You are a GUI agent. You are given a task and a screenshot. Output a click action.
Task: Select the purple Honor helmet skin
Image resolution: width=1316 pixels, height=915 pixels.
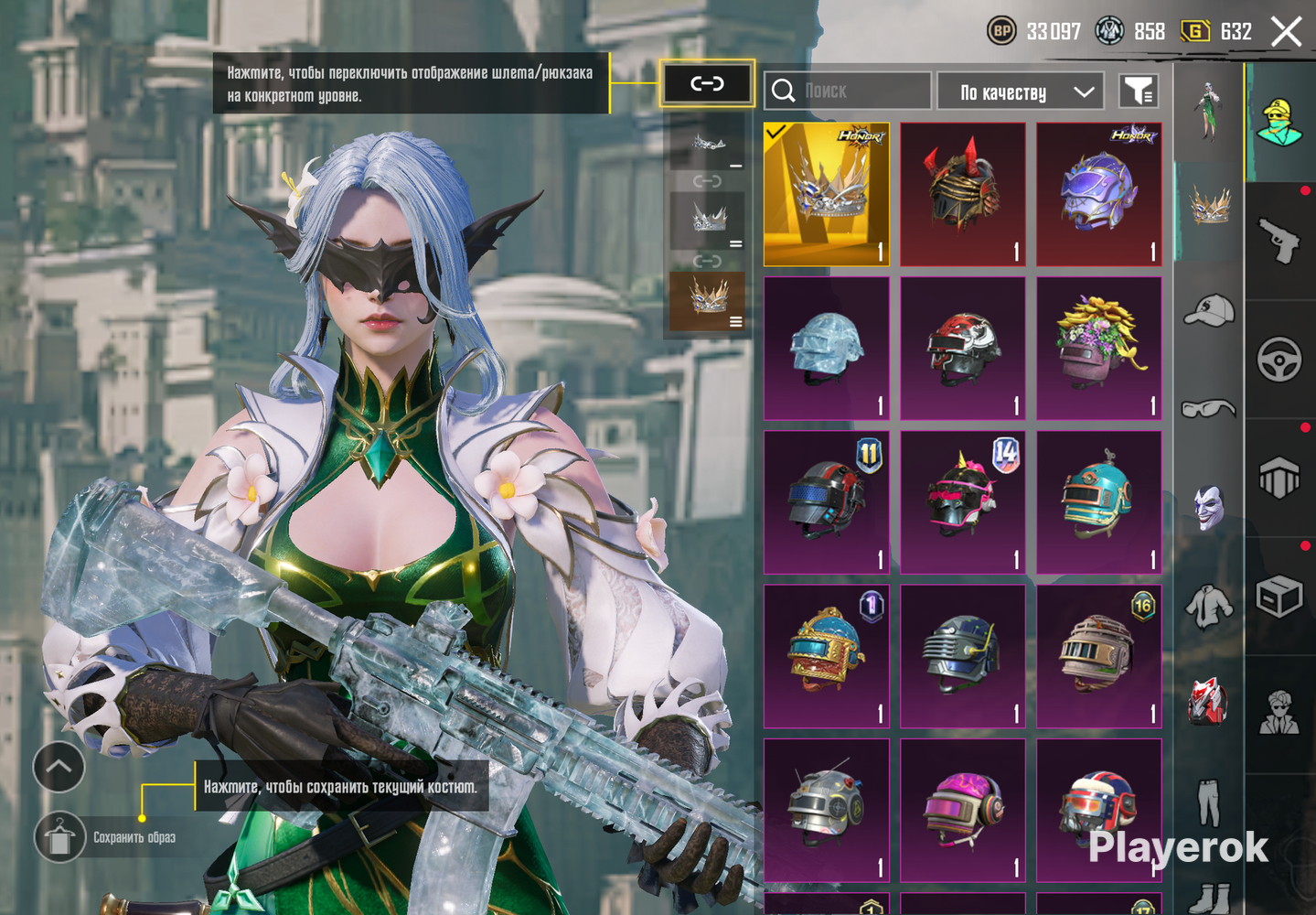1098,194
